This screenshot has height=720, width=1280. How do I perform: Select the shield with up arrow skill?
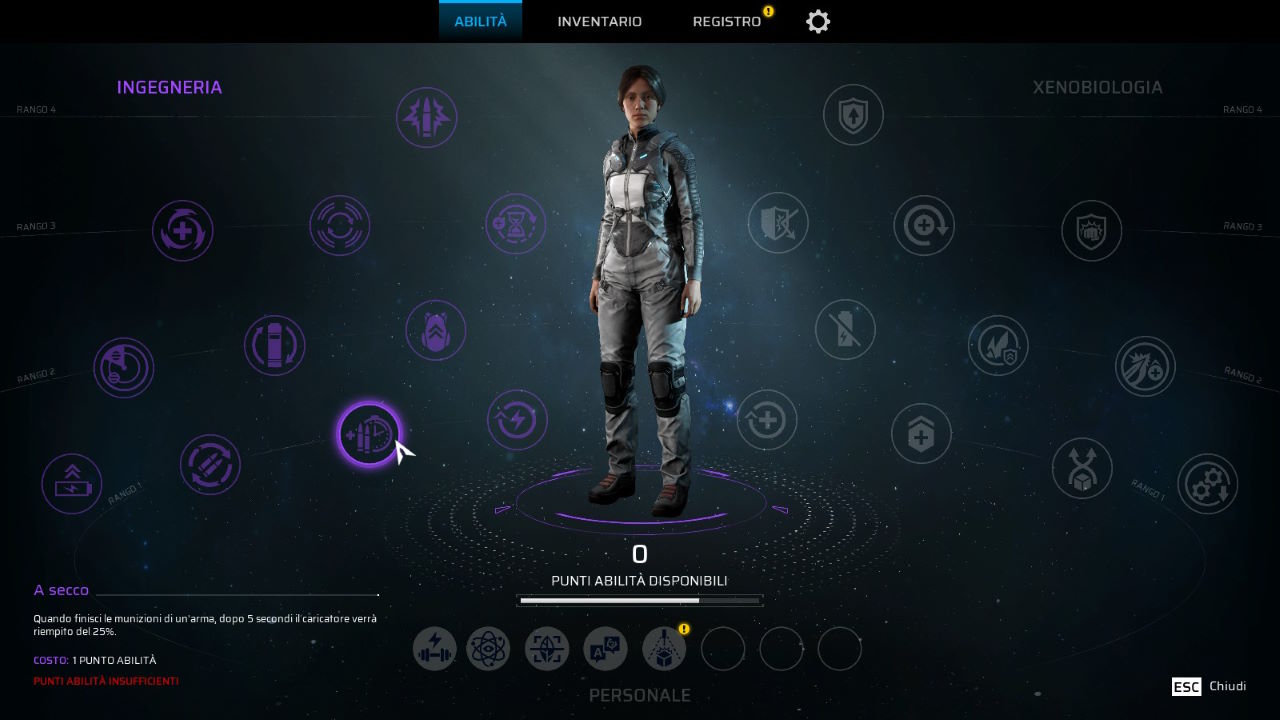853,115
